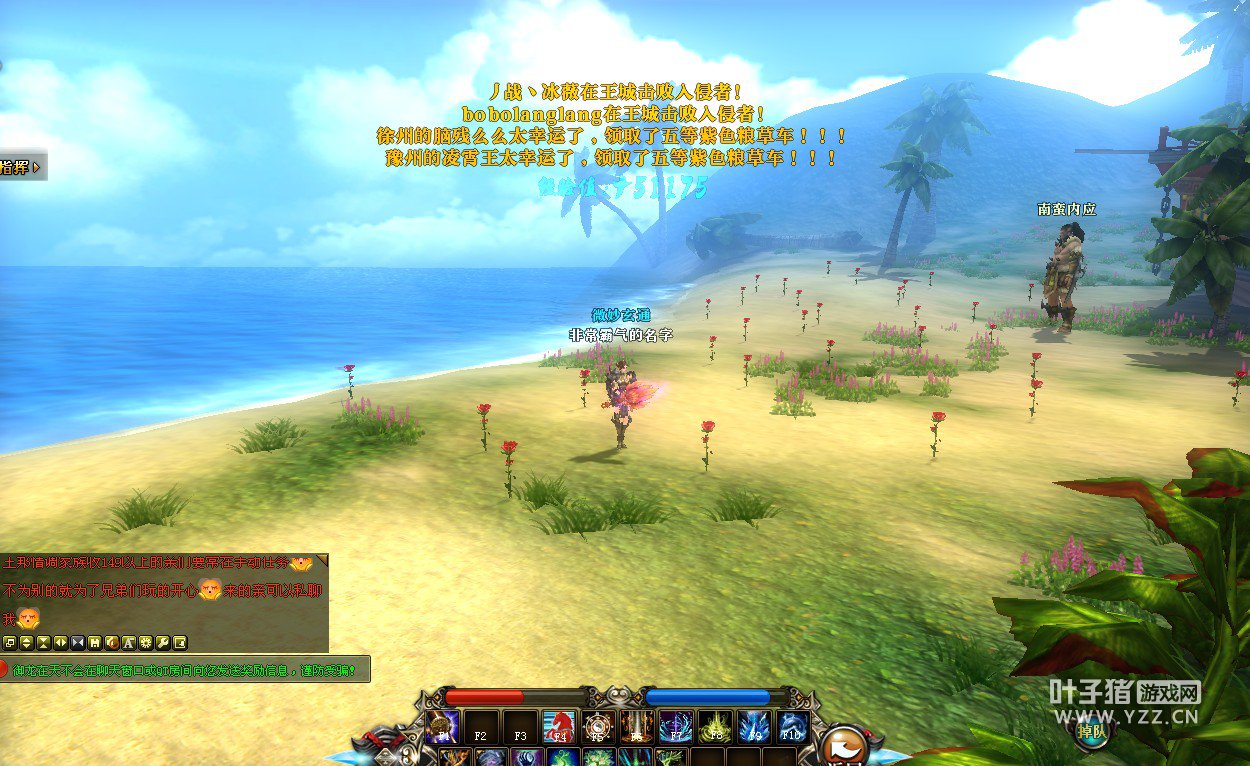Use the F9 ice shard skill
Image resolution: width=1250 pixels, height=766 pixels.
753,727
